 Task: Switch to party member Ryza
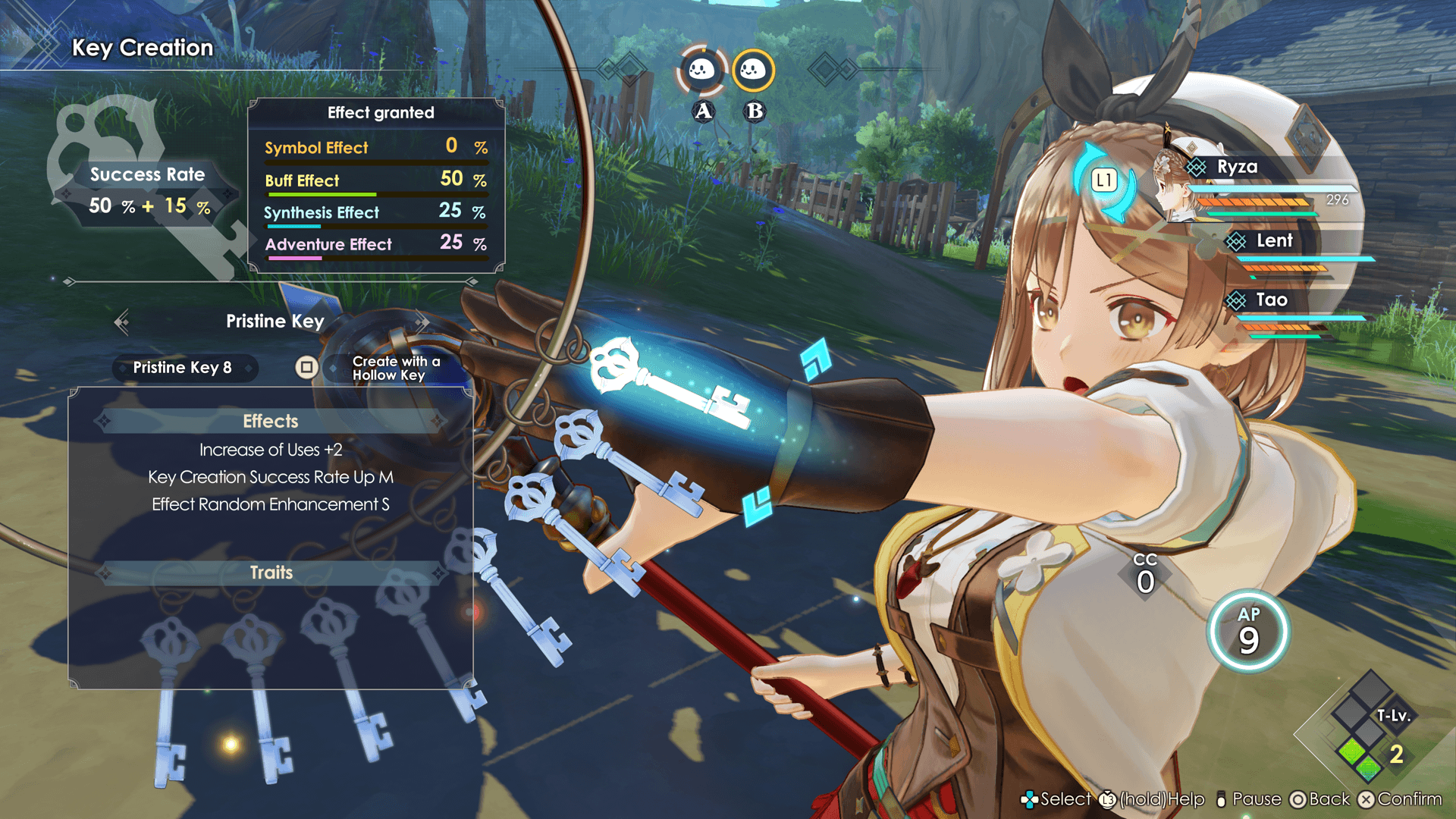tap(1237, 168)
